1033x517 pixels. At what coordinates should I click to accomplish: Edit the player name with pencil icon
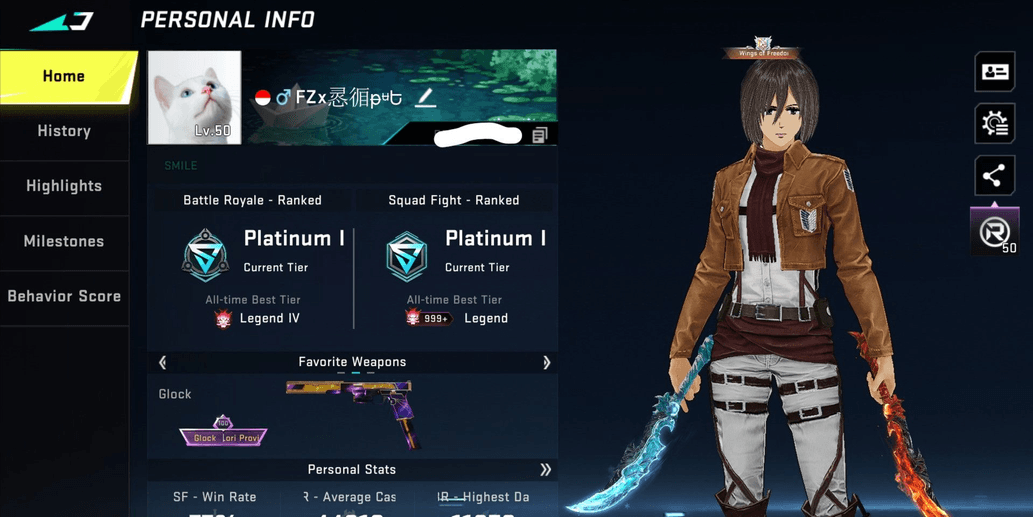point(425,97)
